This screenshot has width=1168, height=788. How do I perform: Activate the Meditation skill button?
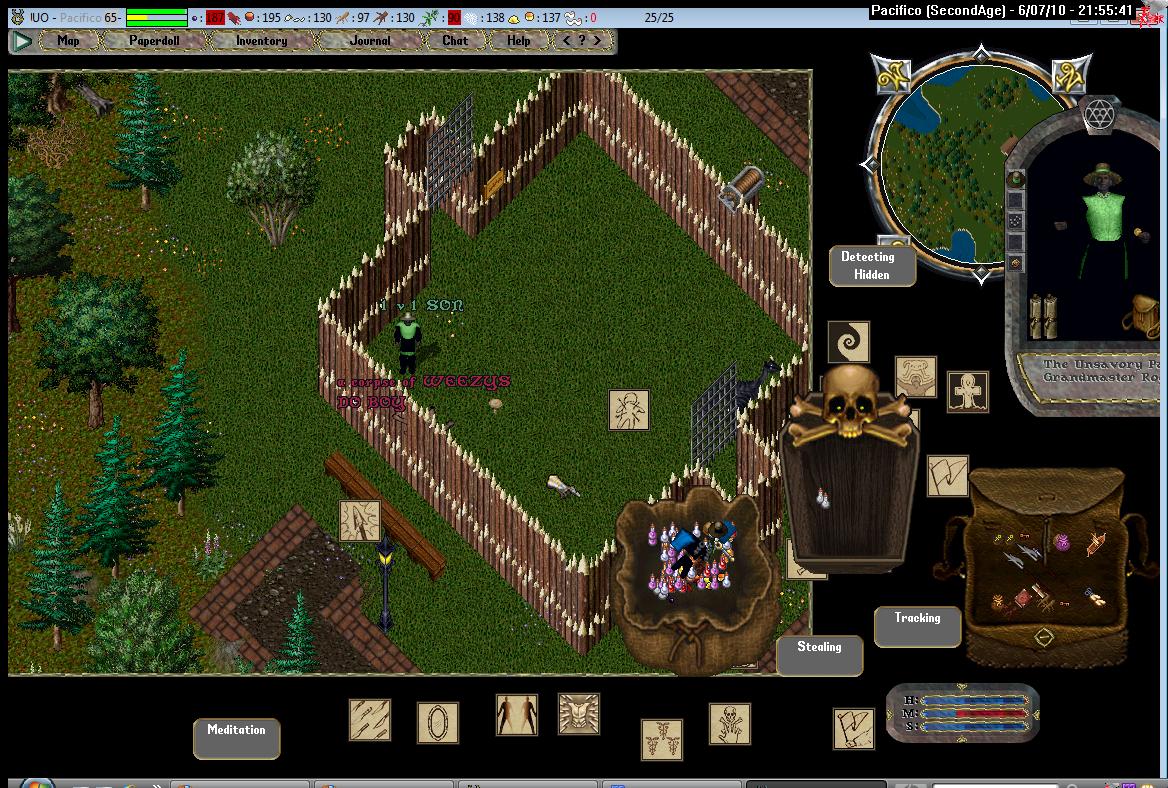coord(236,738)
